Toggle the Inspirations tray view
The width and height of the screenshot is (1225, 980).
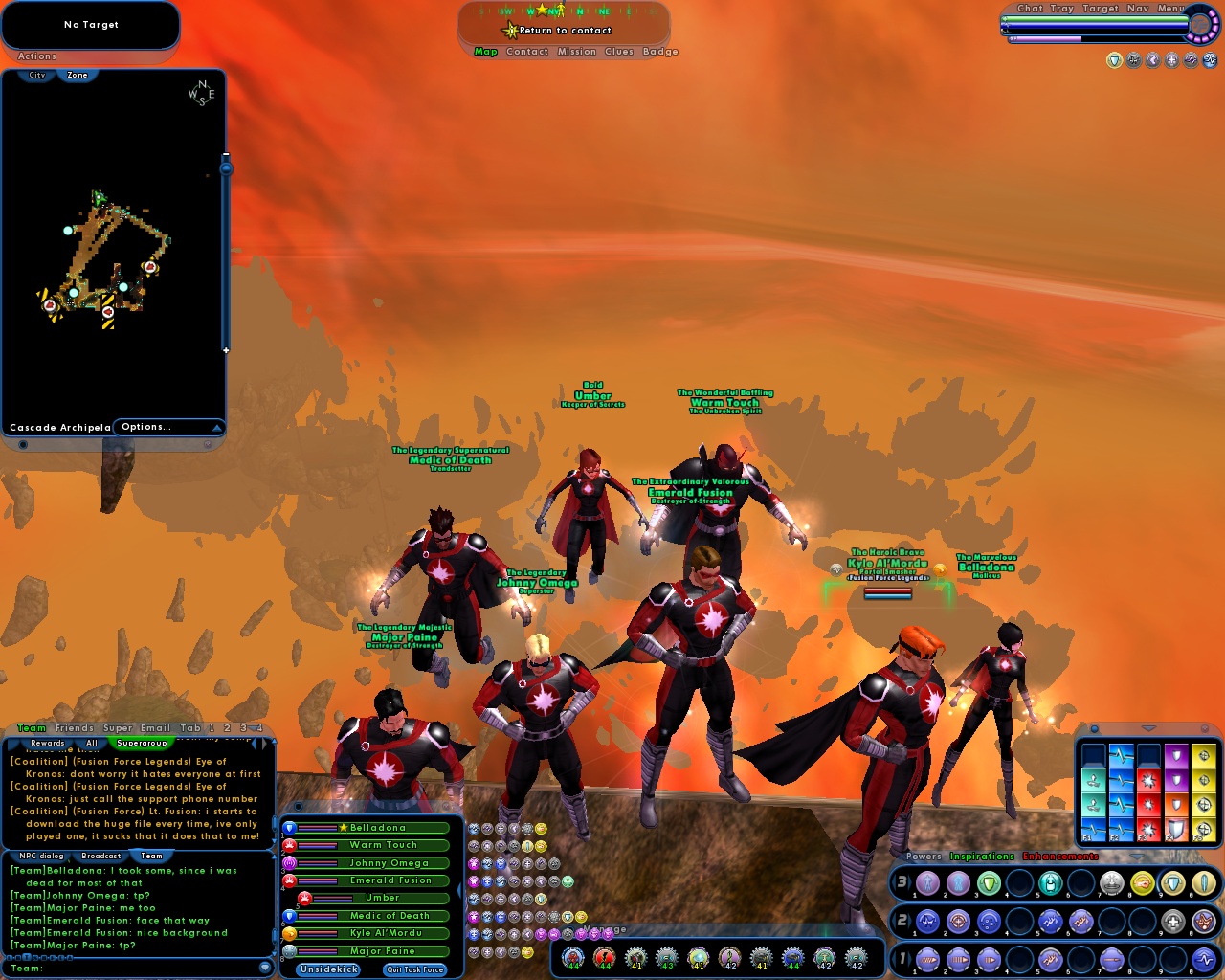click(982, 856)
